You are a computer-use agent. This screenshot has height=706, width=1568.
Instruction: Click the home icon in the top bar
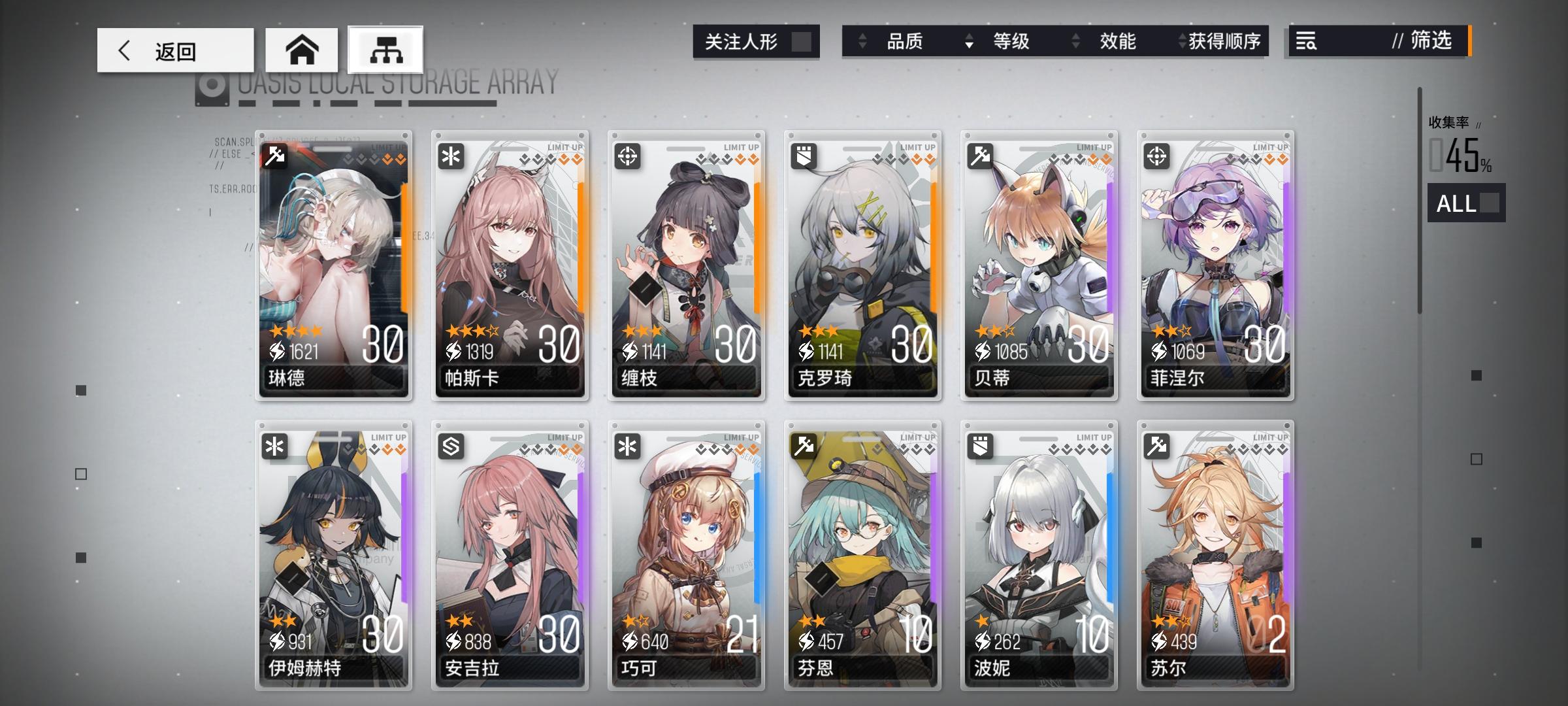[x=302, y=48]
